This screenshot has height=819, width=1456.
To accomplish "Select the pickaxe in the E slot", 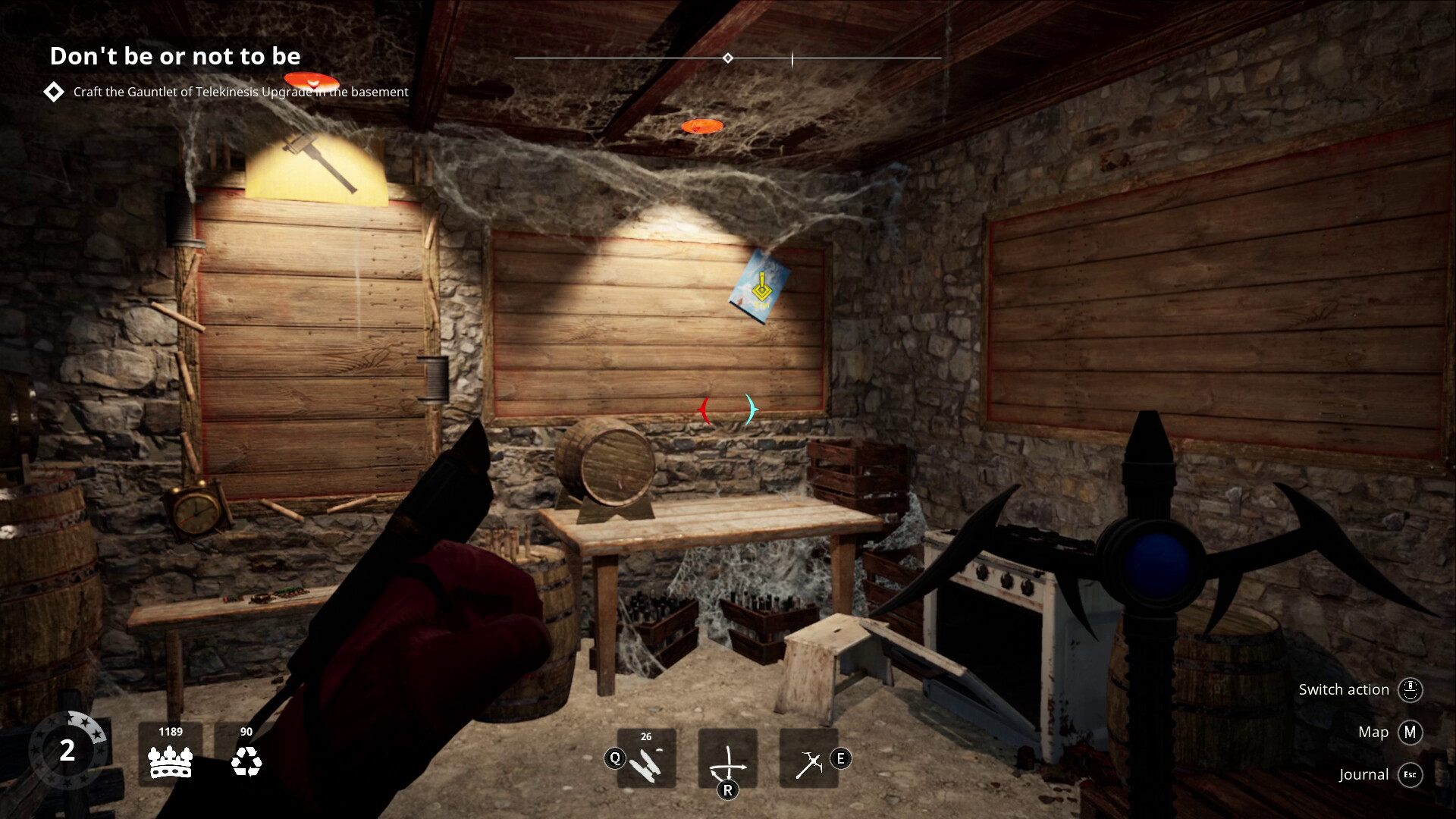I will coord(810,759).
